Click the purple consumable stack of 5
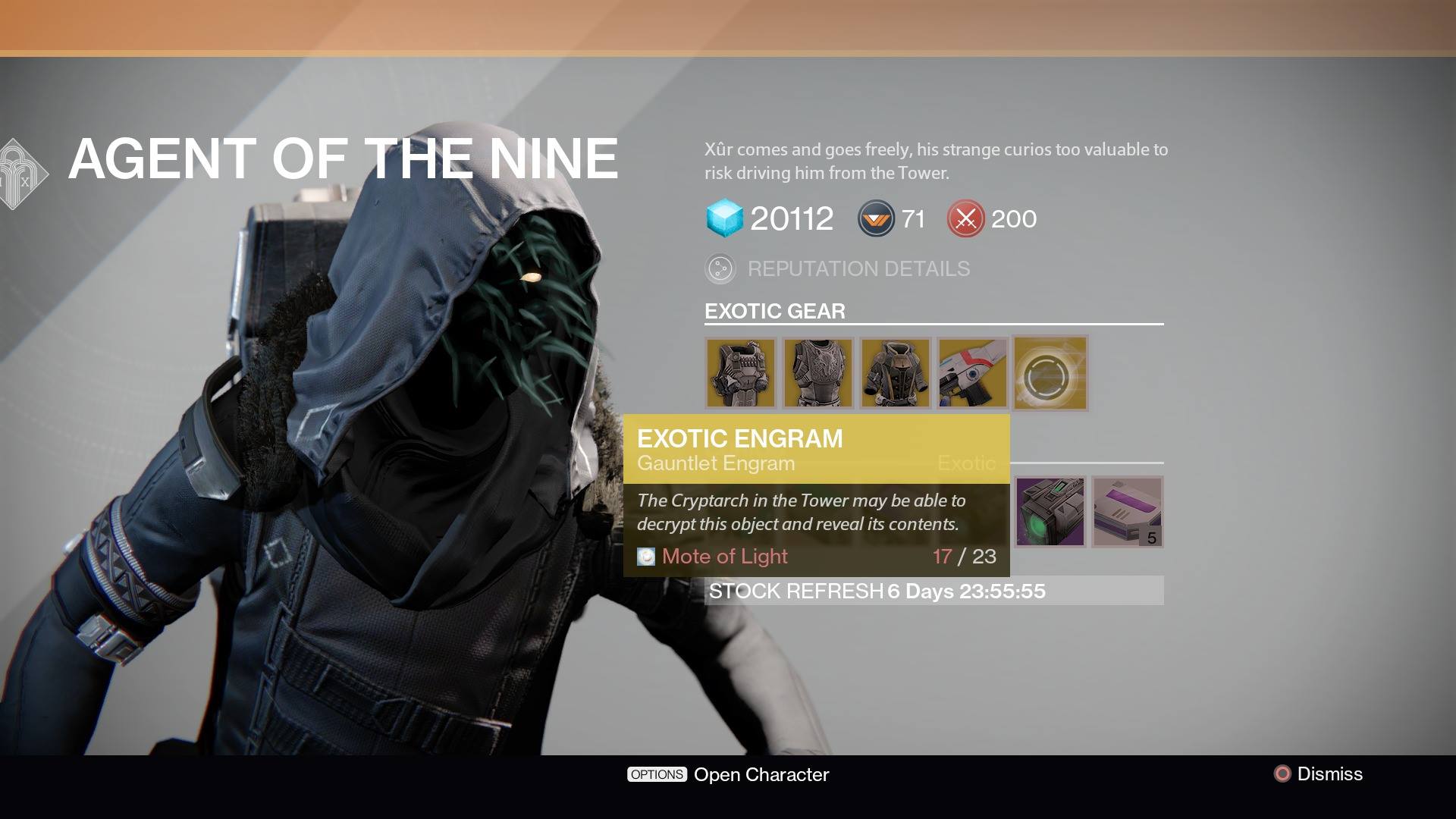This screenshot has width=1456, height=819. [1127, 512]
